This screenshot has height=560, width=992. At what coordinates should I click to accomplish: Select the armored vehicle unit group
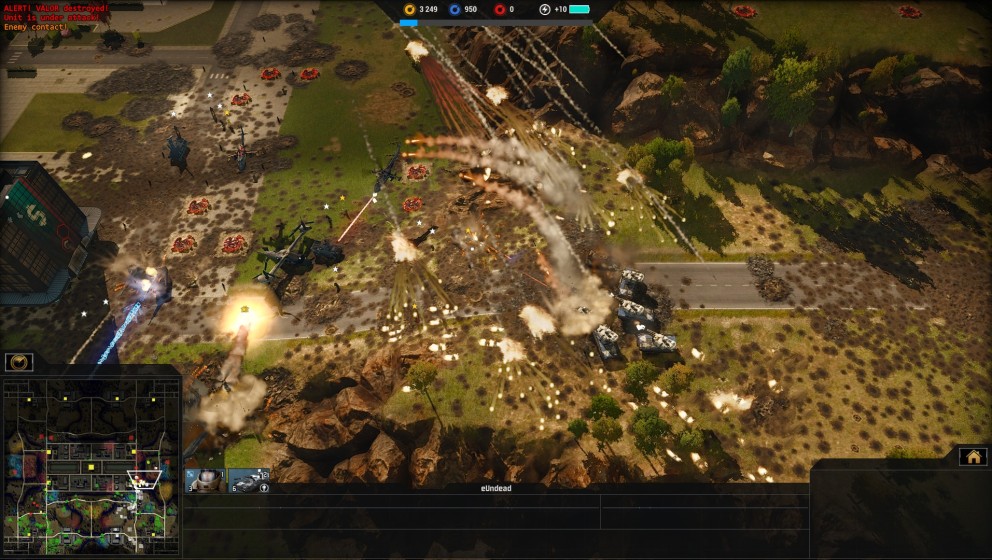click(x=248, y=481)
